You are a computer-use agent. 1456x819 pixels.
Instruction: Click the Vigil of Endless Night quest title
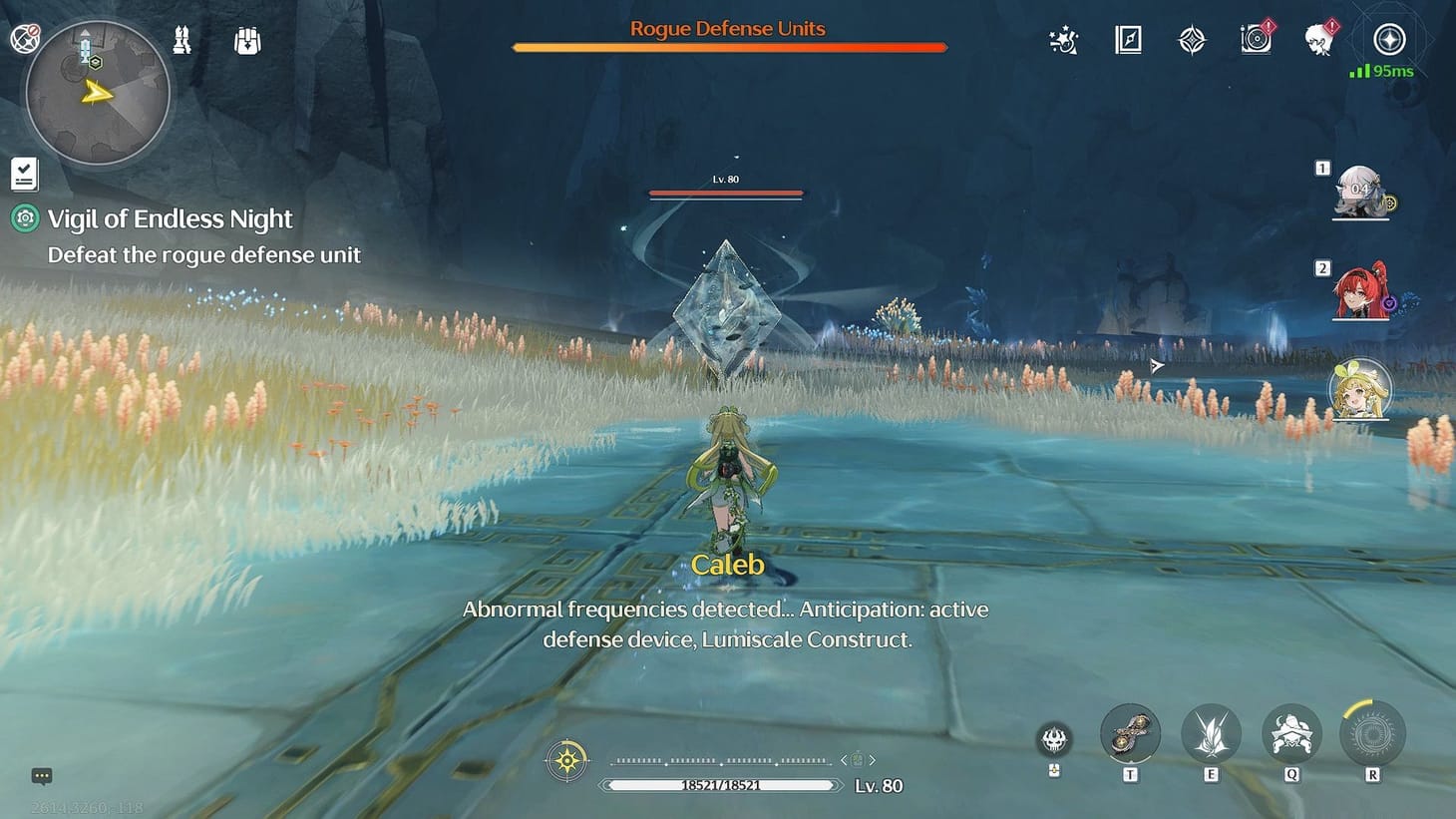click(x=170, y=217)
